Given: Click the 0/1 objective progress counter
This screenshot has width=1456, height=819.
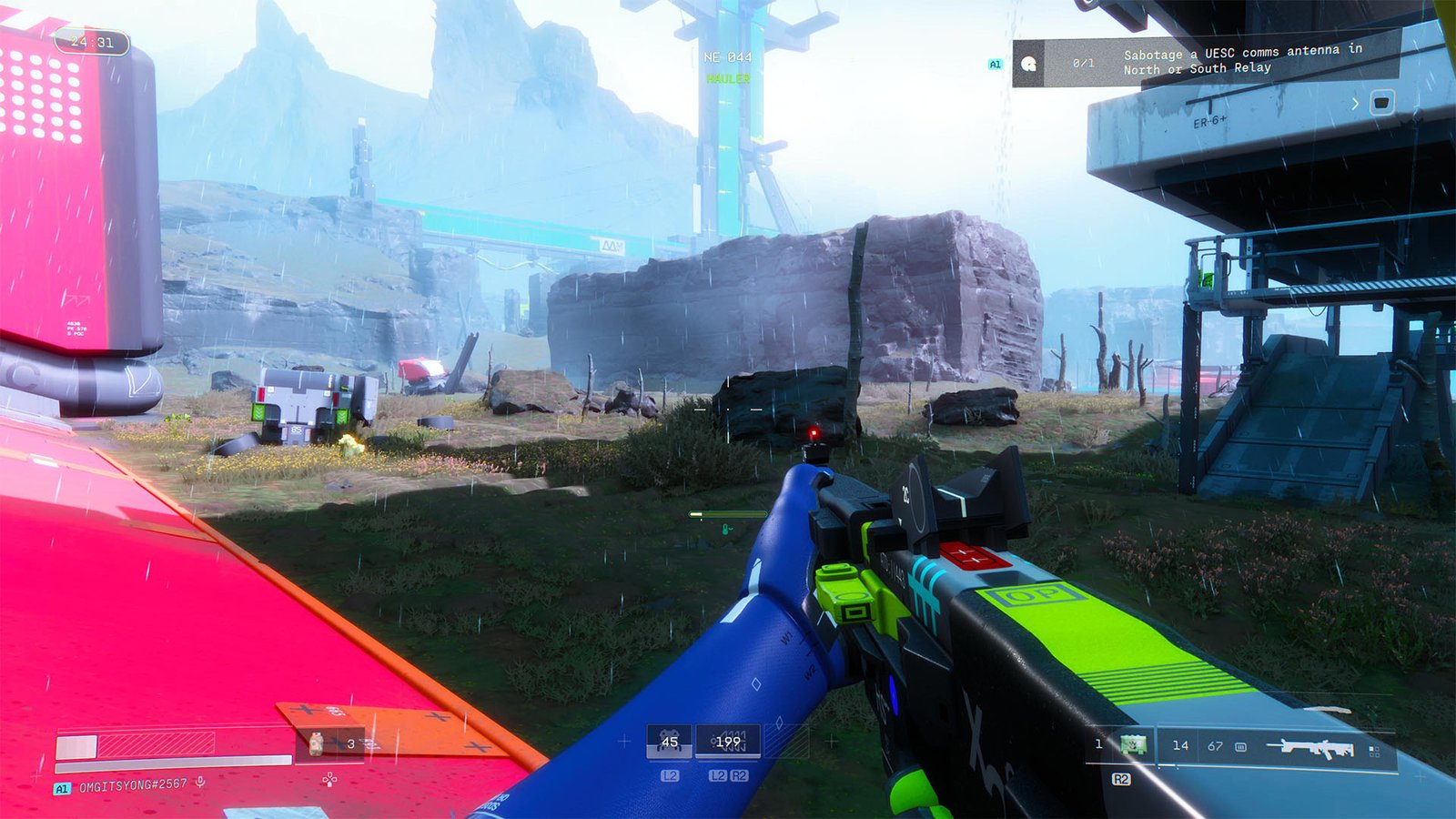Looking at the screenshot, I should (1084, 64).
